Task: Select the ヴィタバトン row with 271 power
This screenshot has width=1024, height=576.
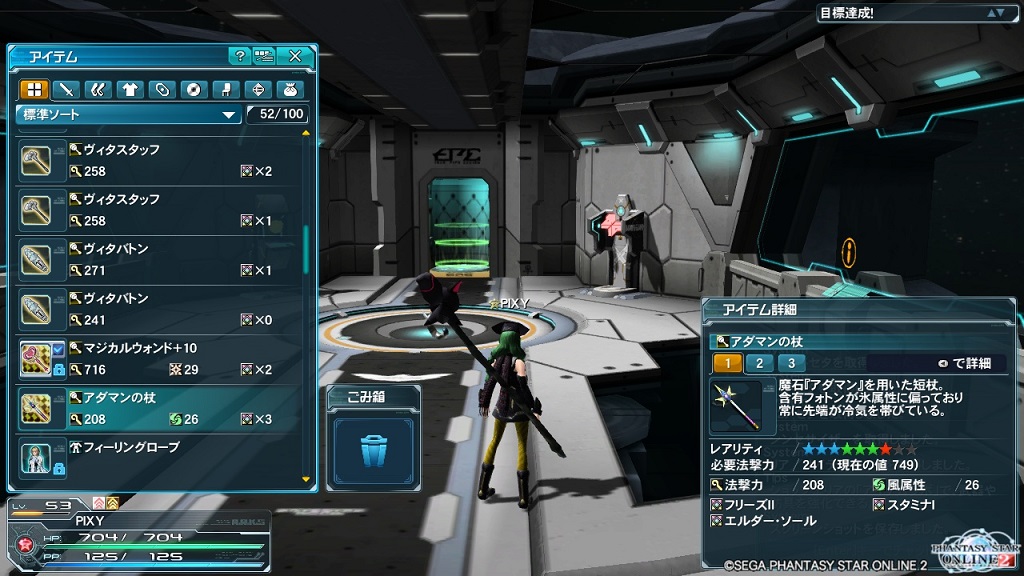Action: point(160,259)
